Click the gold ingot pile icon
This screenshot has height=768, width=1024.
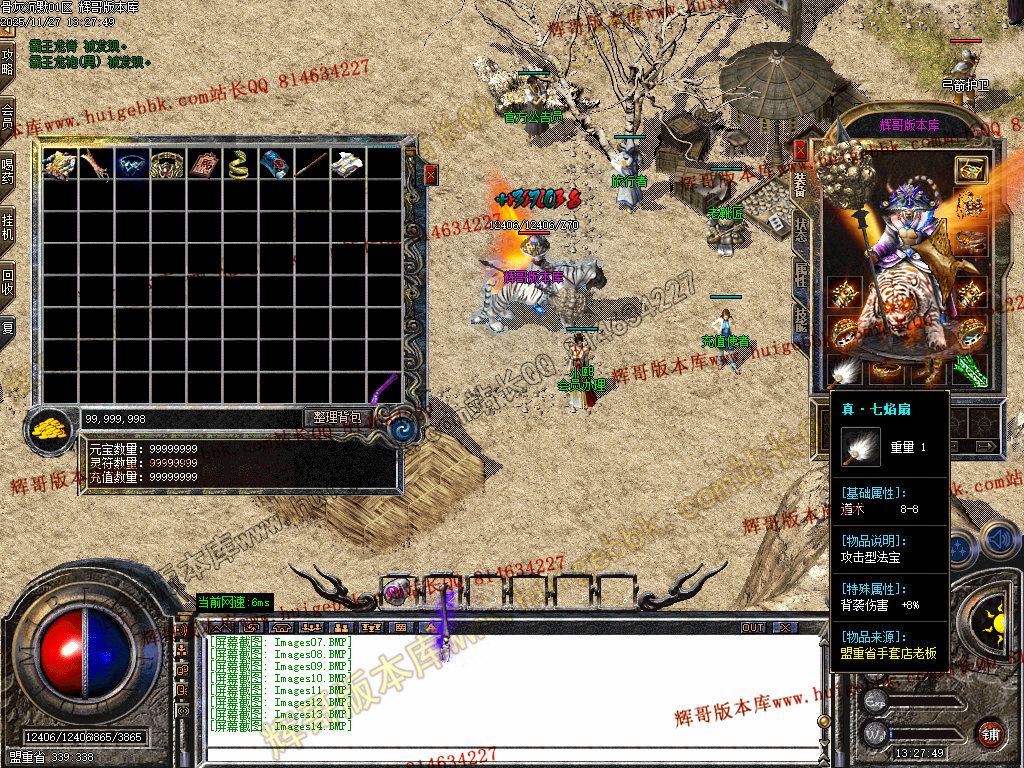48,429
